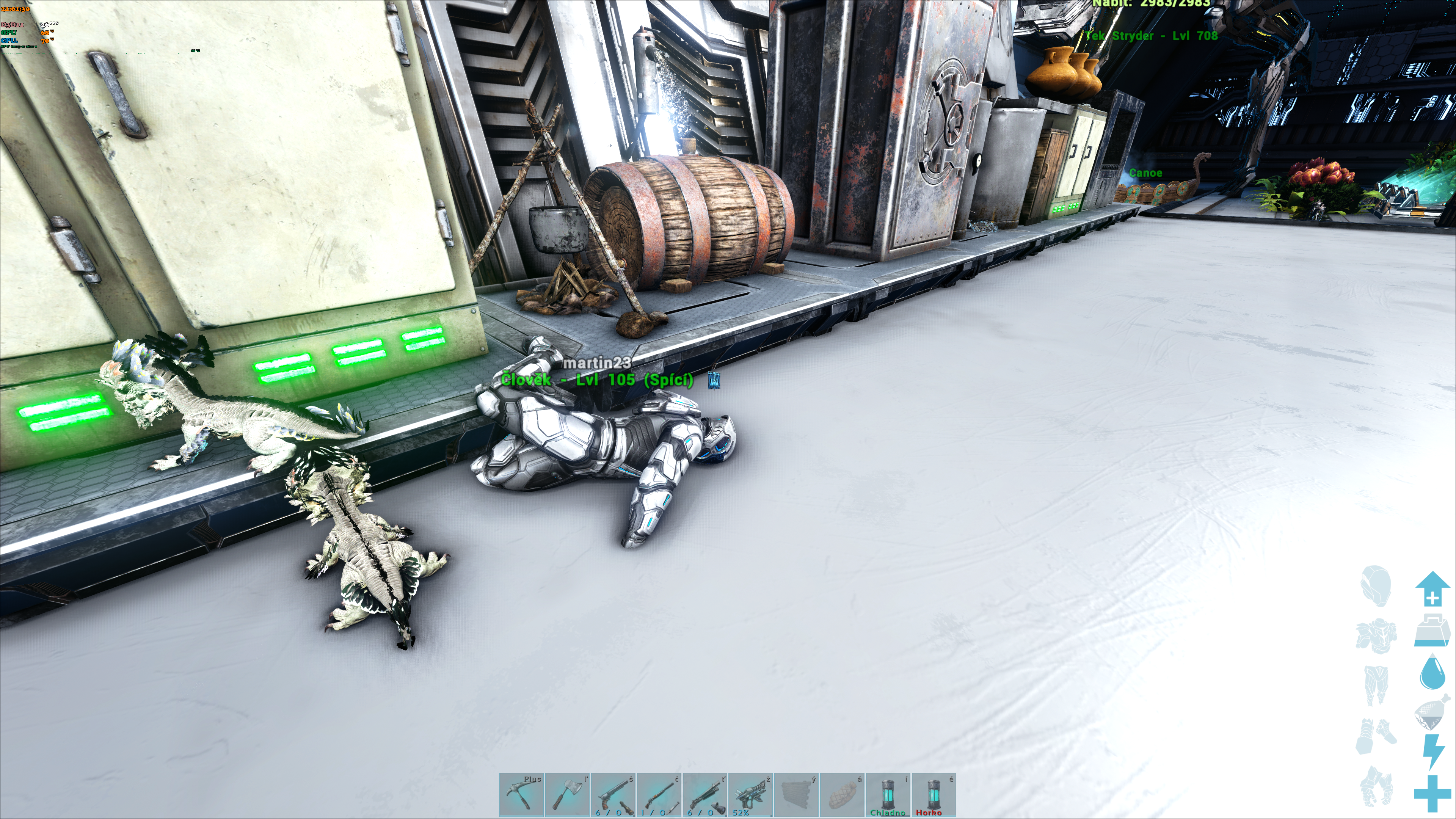The image size is (1456, 819).
Task: Choose the revolver hotbar slot
Action: [x=613, y=795]
